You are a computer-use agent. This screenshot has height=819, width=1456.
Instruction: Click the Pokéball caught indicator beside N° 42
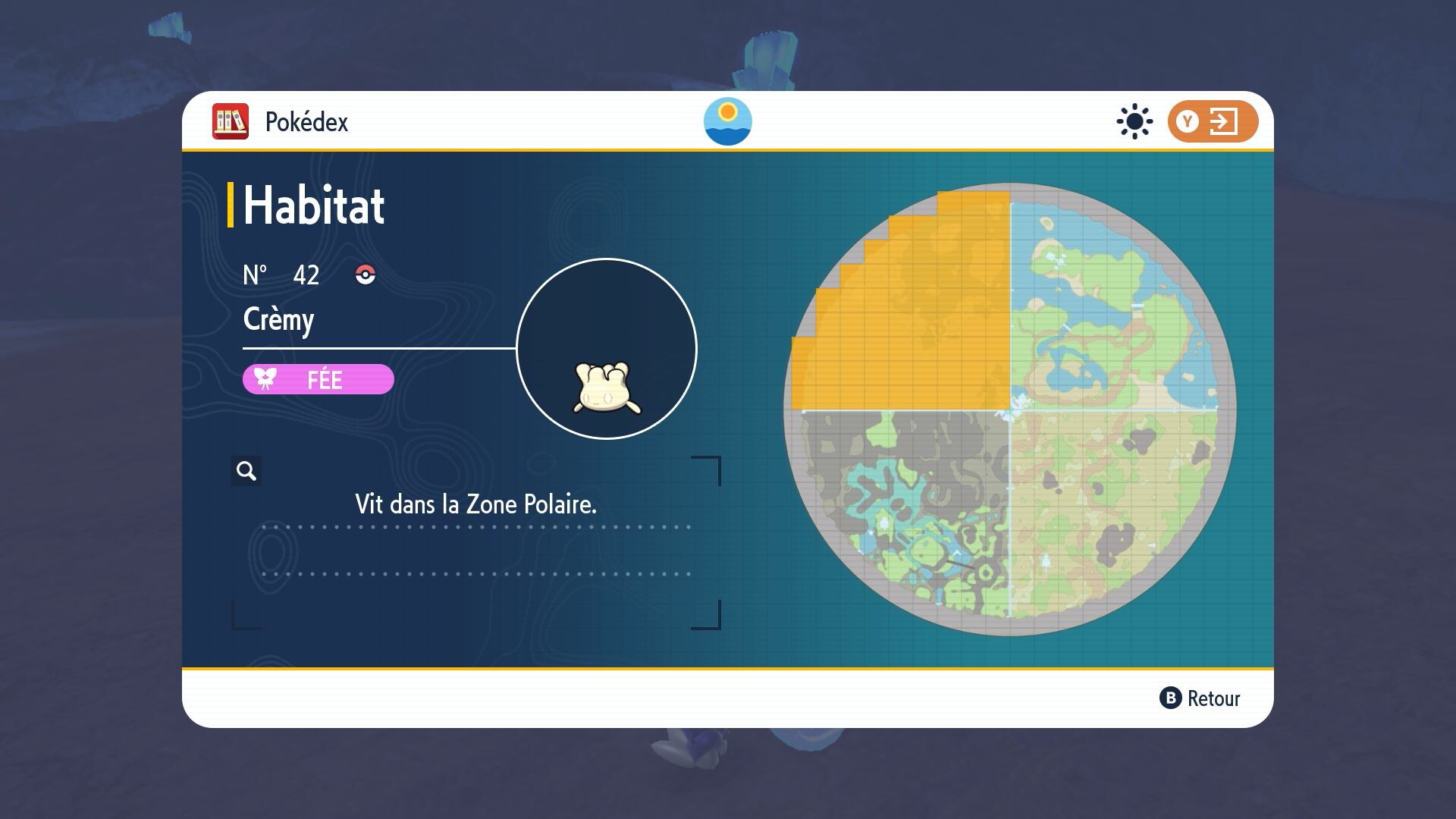pyautogui.click(x=366, y=275)
